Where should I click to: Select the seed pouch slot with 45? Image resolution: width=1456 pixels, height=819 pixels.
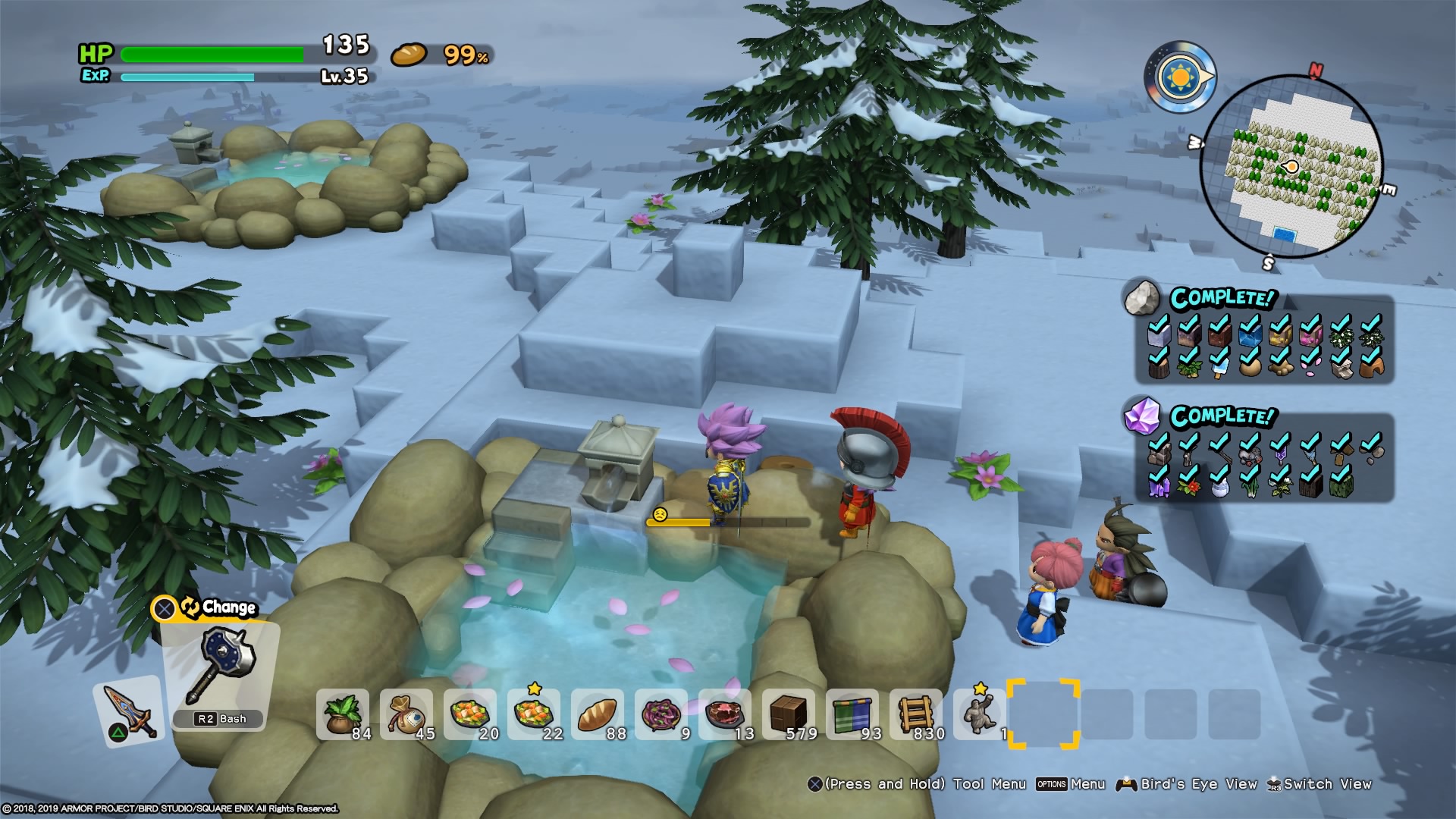click(407, 715)
